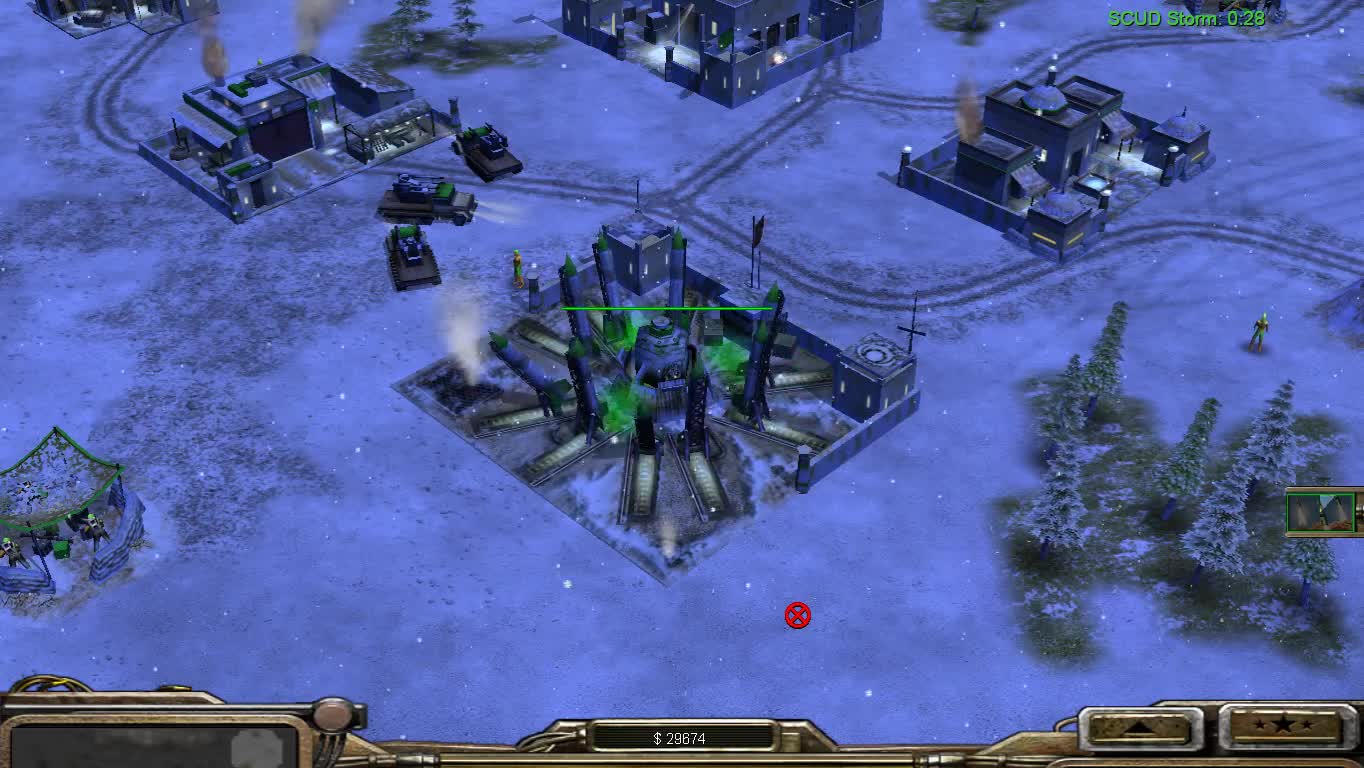The width and height of the screenshot is (1364, 768).
Task: Open the Generals promotion three-star button
Action: click(1284, 728)
